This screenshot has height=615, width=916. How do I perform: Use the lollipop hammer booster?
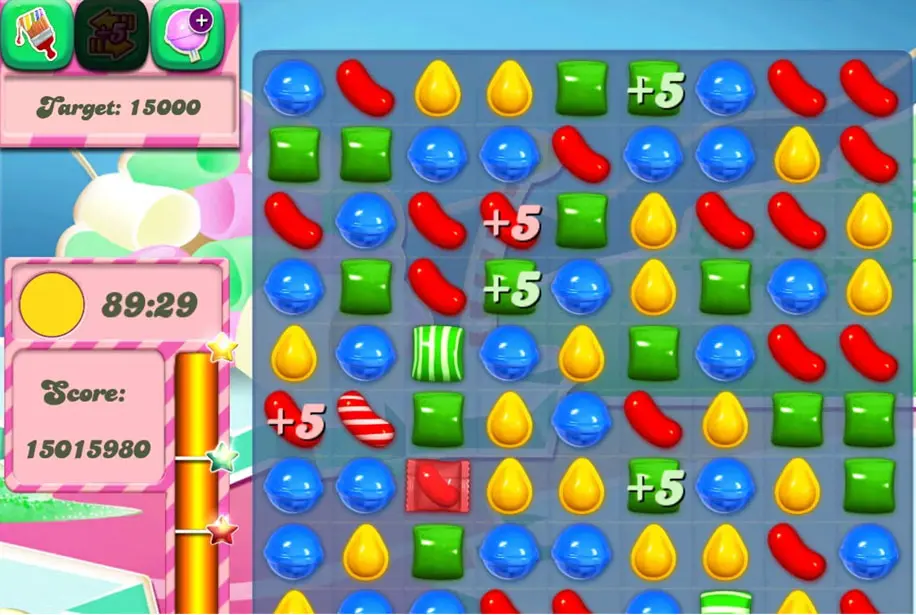[x=187, y=34]
